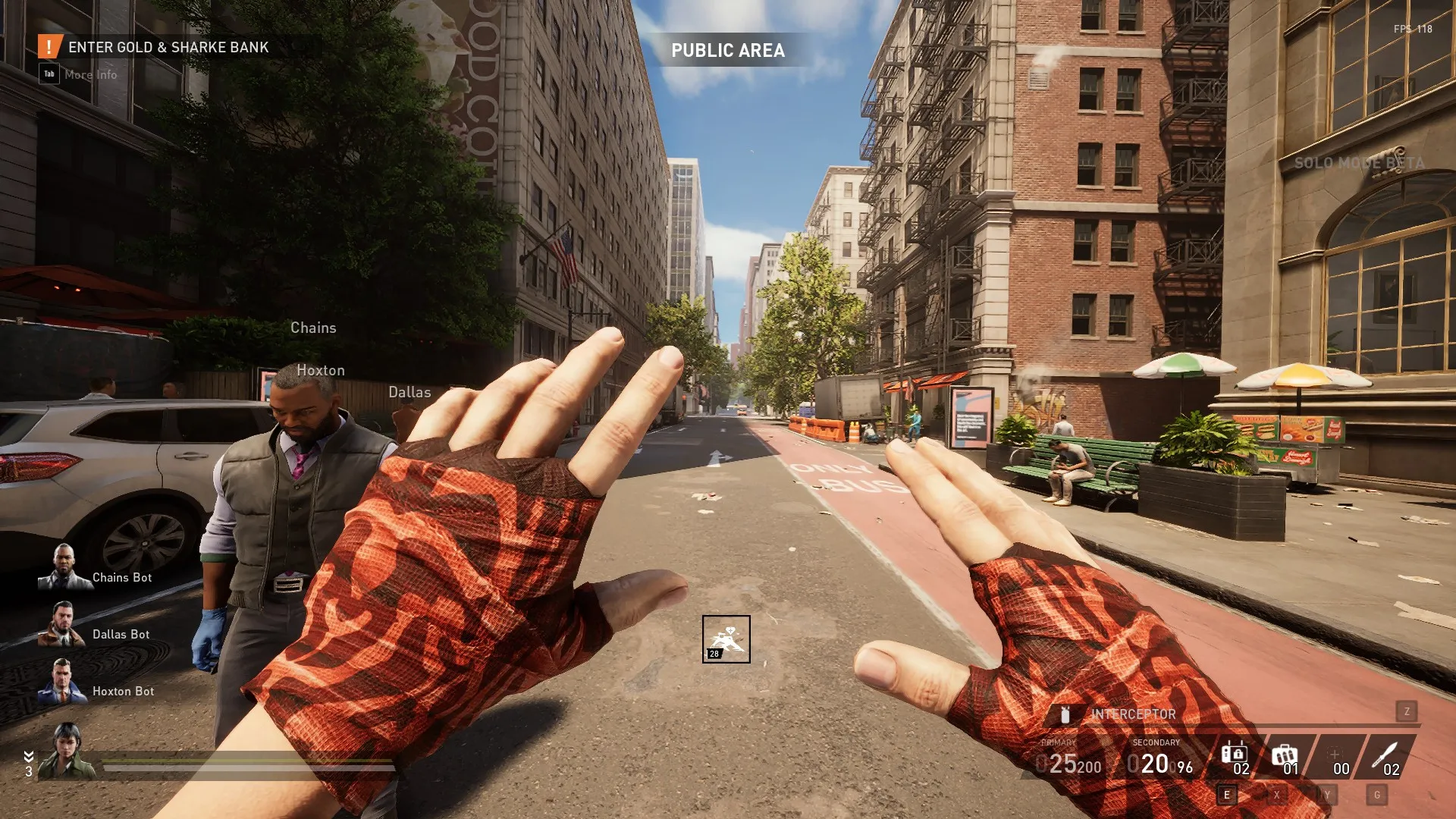Click the Interceptor overkill weapon icon
The width and height of the screenshot is (1456, 819).
click(x=1065, y=714)
